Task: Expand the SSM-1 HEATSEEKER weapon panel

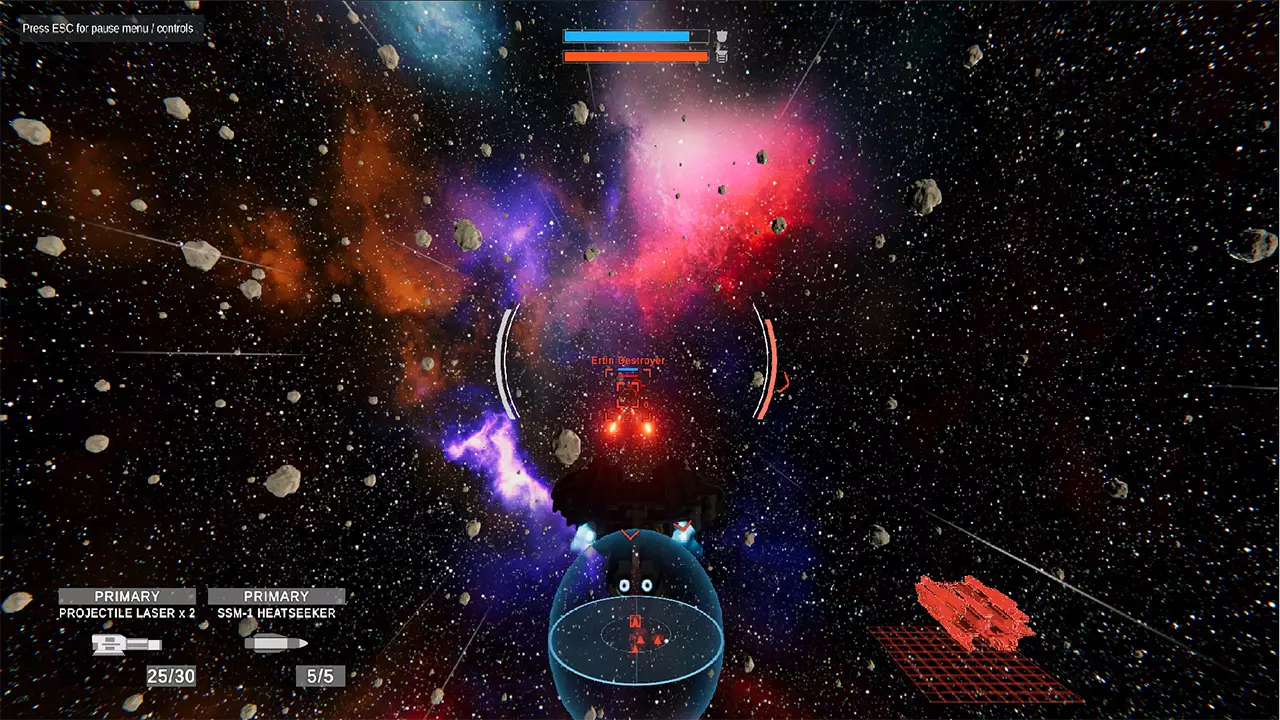Action: (276, 613)
